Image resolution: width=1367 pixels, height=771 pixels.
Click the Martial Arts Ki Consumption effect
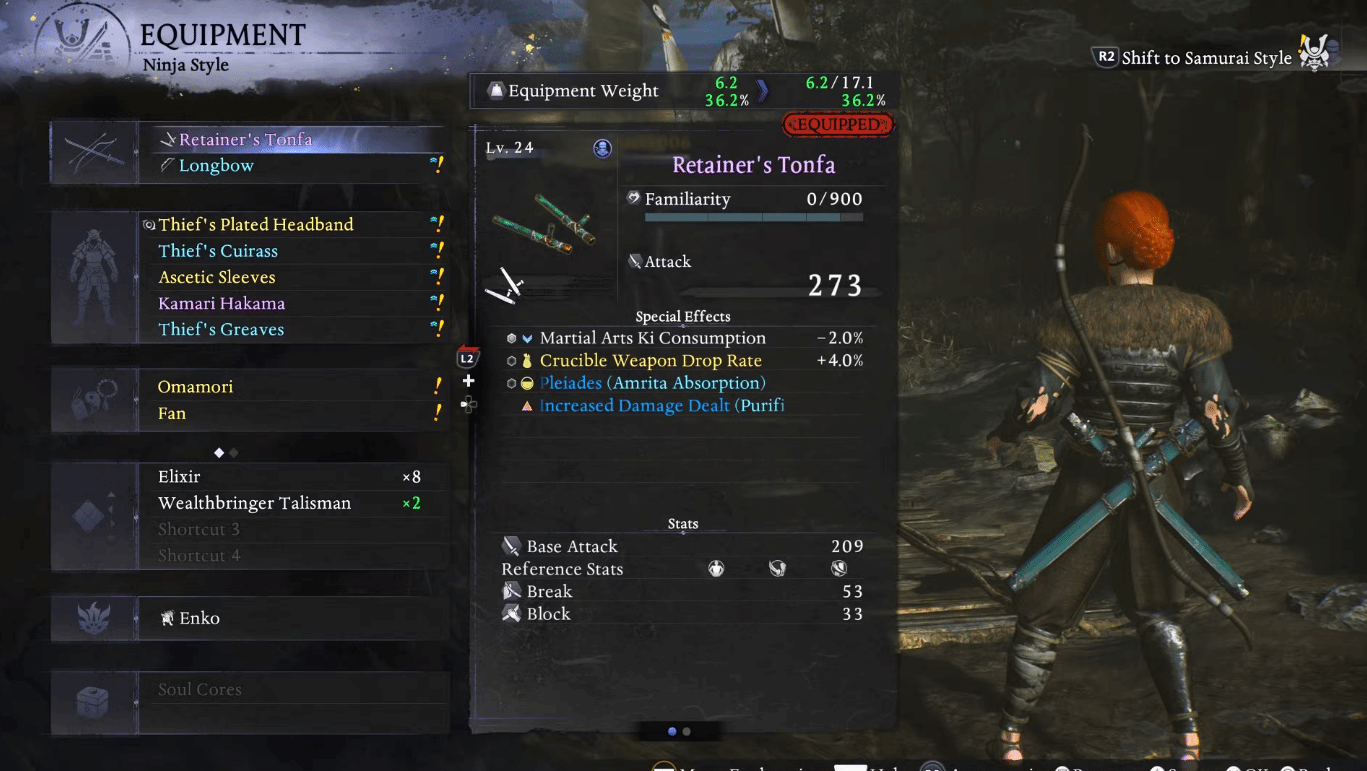click(652, 338)
